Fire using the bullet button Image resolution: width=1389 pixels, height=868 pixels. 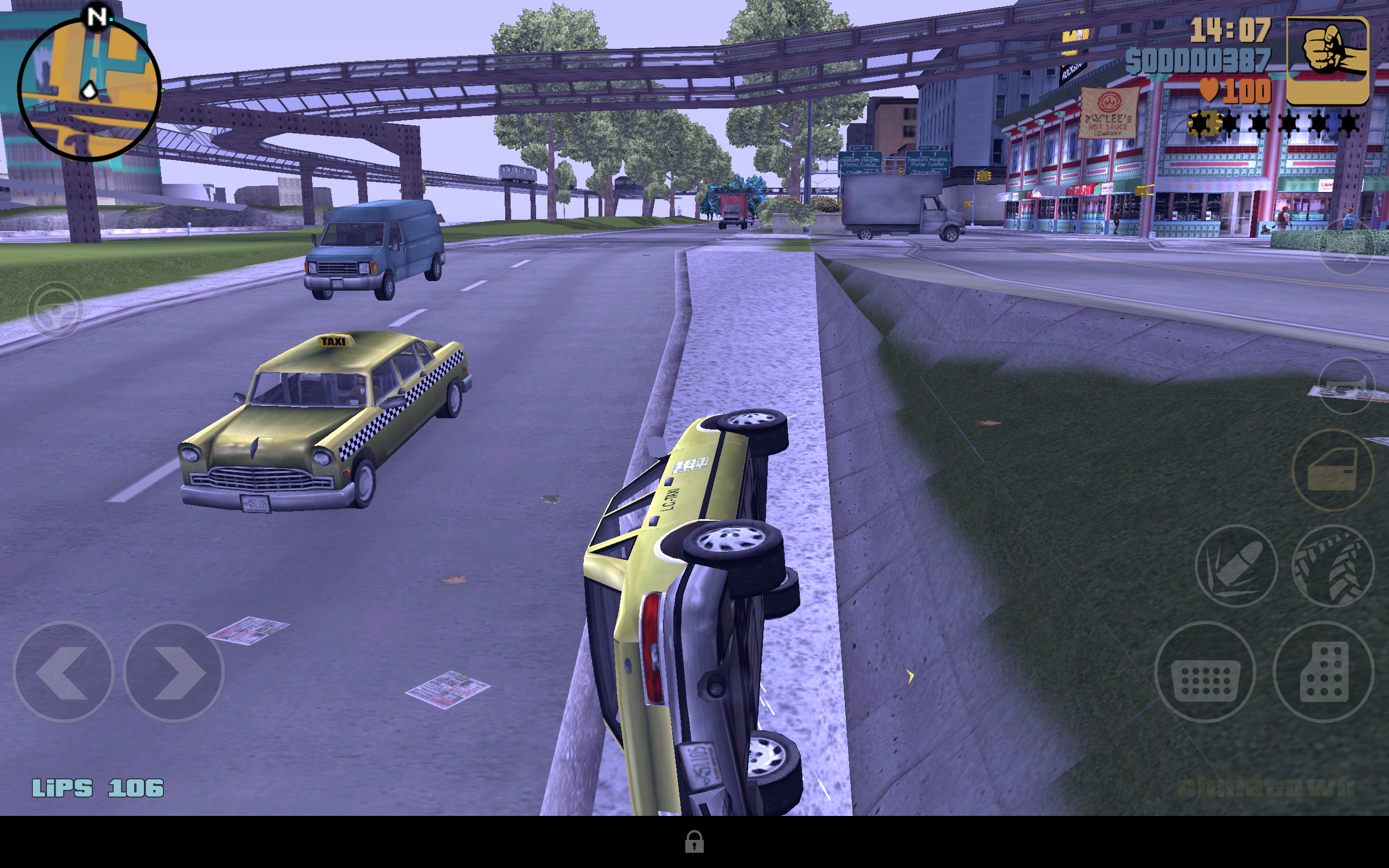pos(1237,565)
